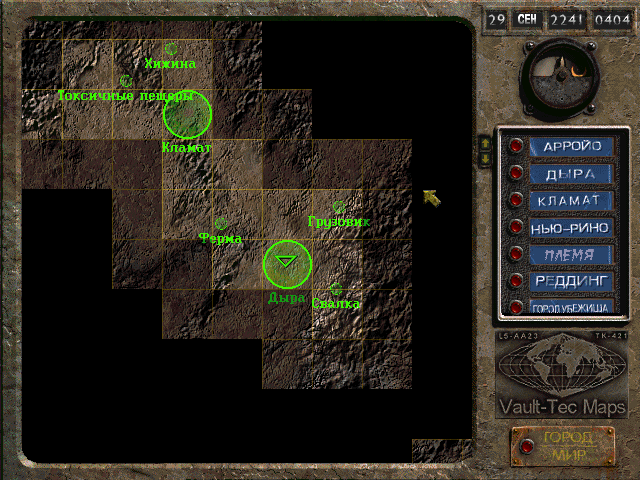Choose Кламат in the destination list
Image resolution: width=640 pixels, height=480 pixels.
point(571,200)
